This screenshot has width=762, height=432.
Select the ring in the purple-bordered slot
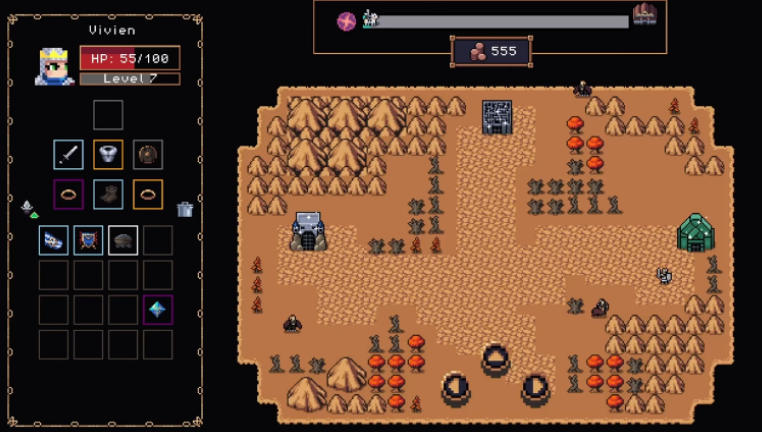tap(69, 194)
